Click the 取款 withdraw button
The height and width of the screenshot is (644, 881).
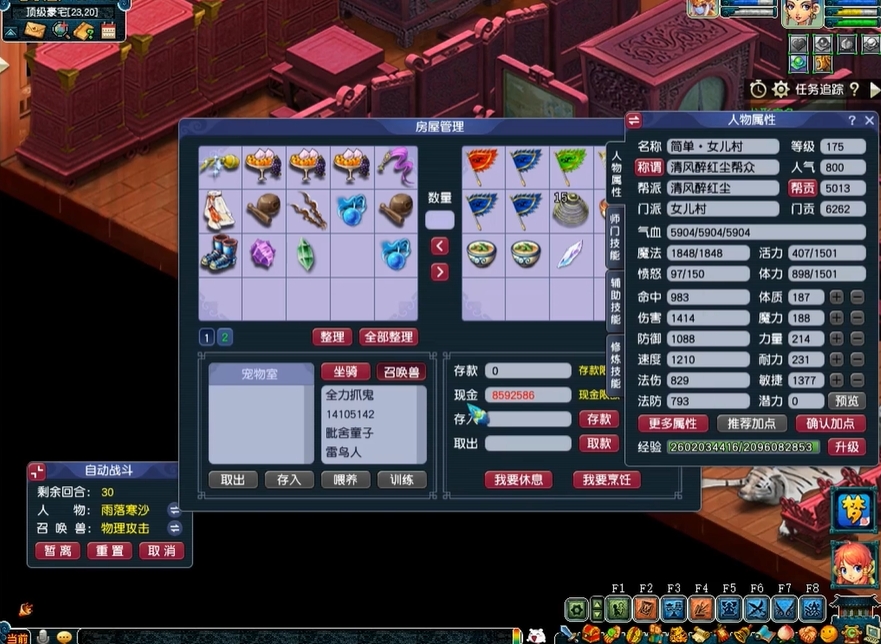point(599,444)
